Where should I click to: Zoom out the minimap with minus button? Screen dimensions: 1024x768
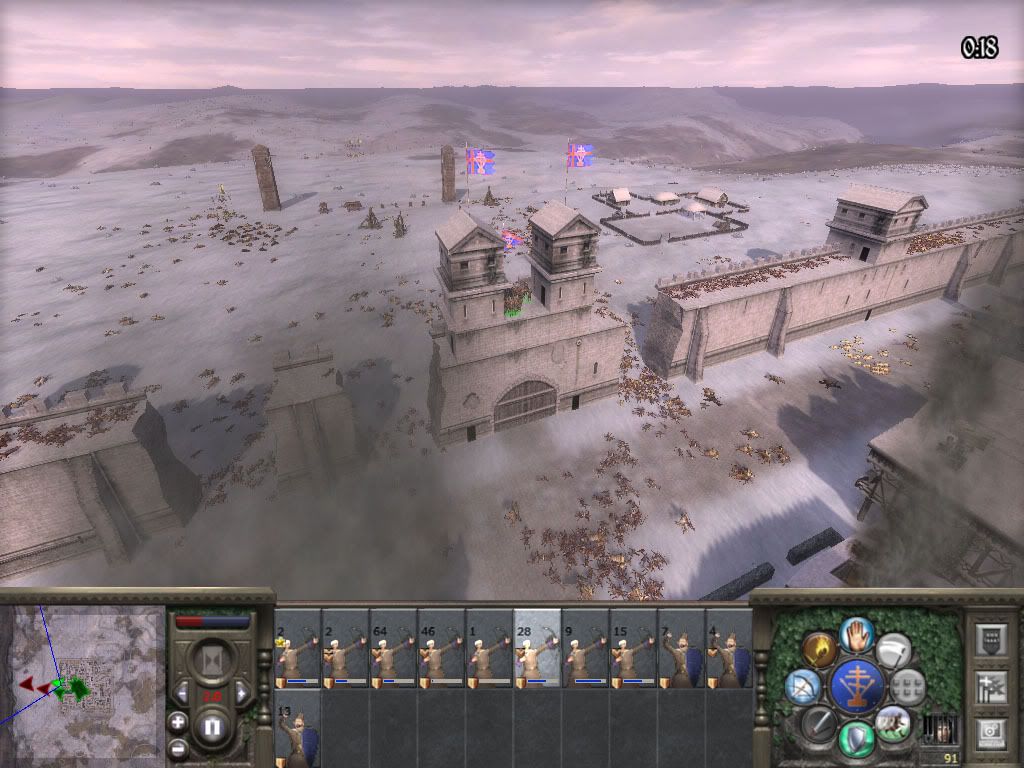[x=178, y=746]
